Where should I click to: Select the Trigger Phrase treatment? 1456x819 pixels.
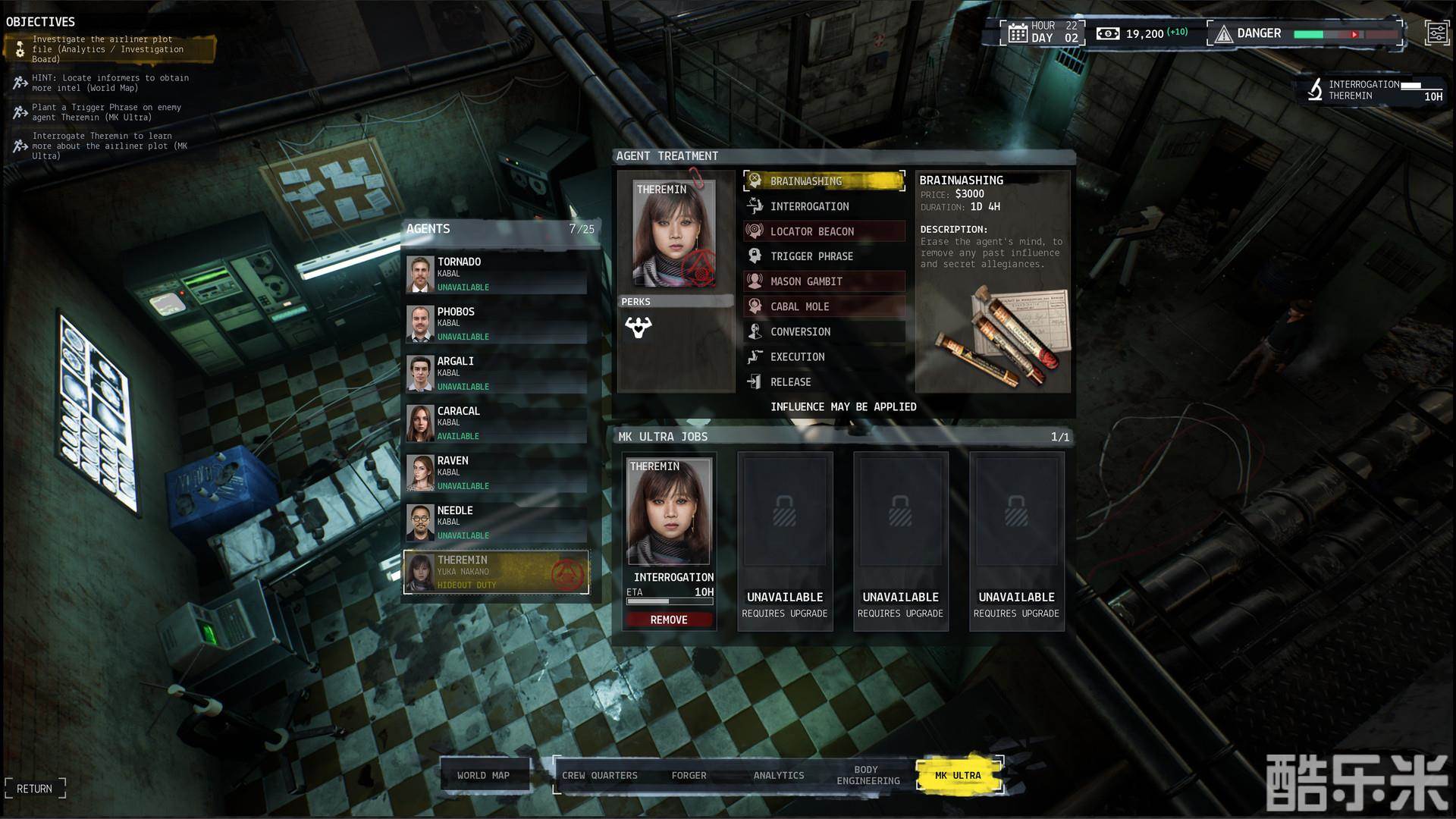824,256
